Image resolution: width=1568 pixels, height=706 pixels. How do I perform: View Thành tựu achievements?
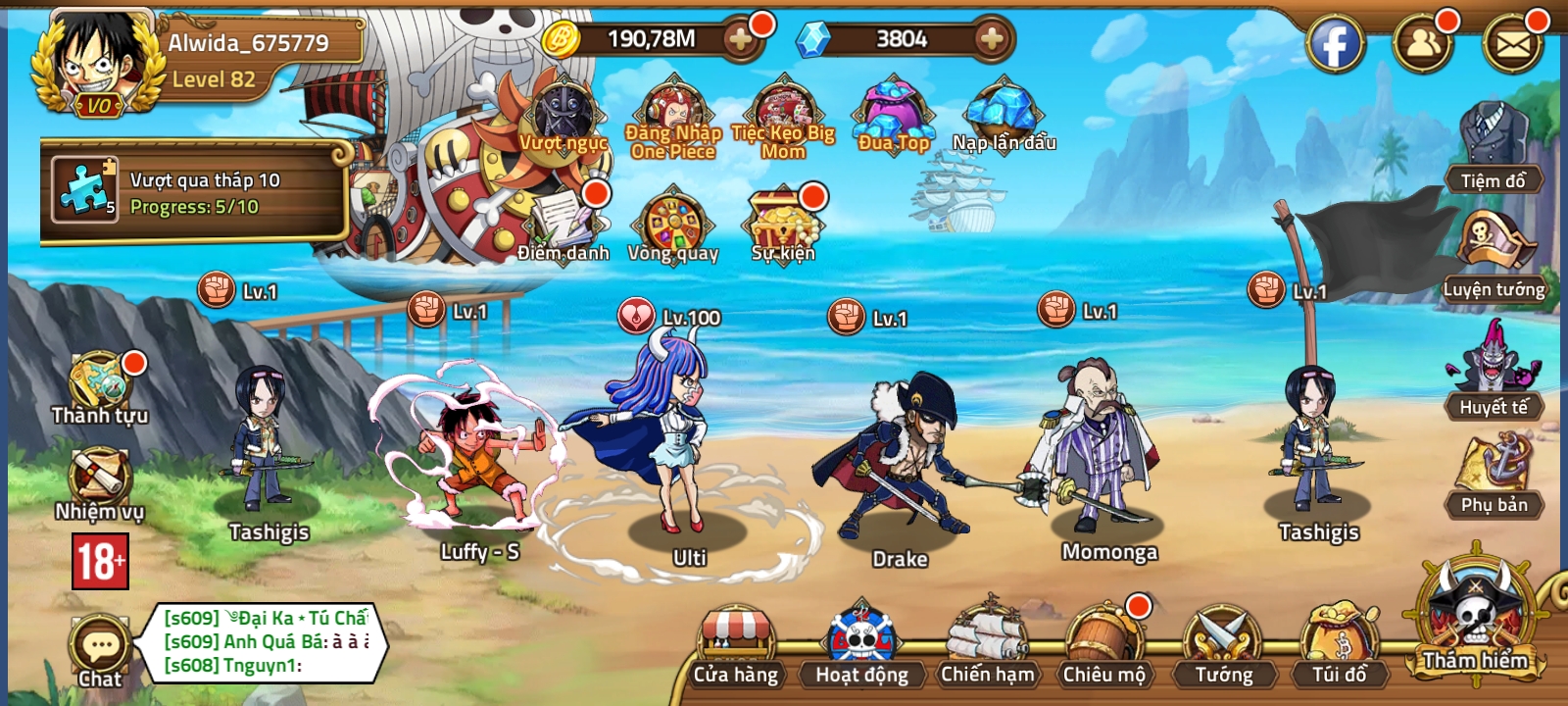coord(98,382)
